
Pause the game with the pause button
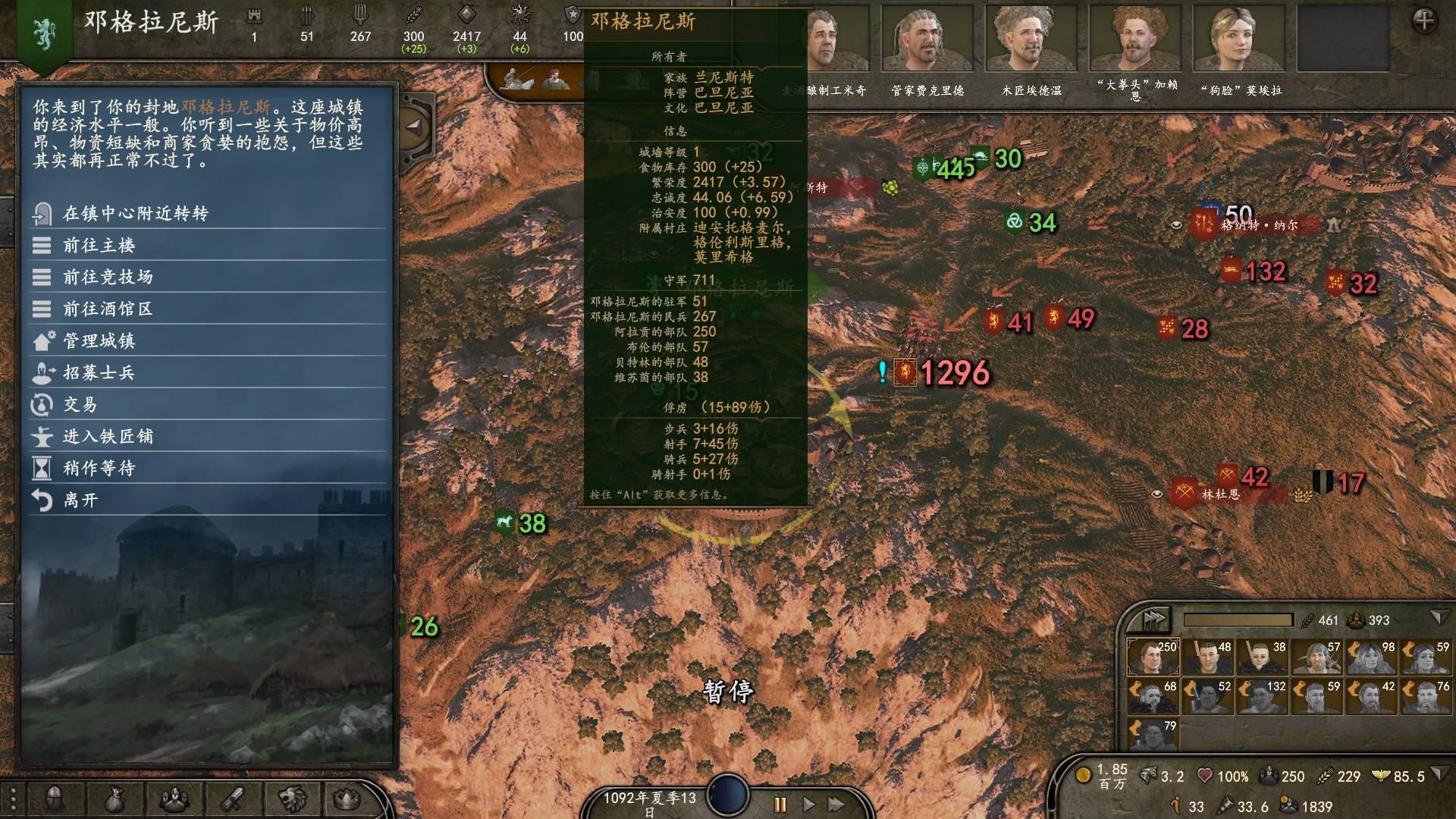click(779, 806)
